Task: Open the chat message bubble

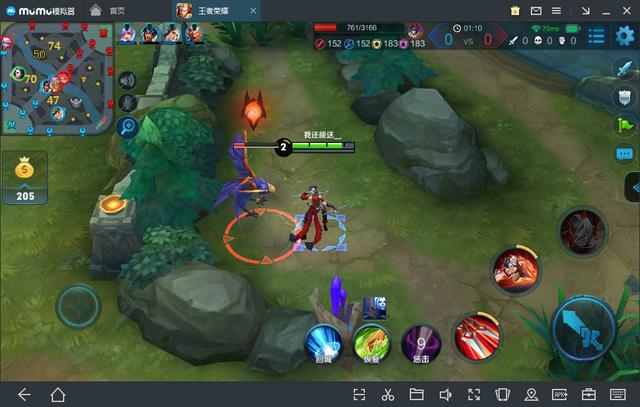Action: tap(625, 154)
